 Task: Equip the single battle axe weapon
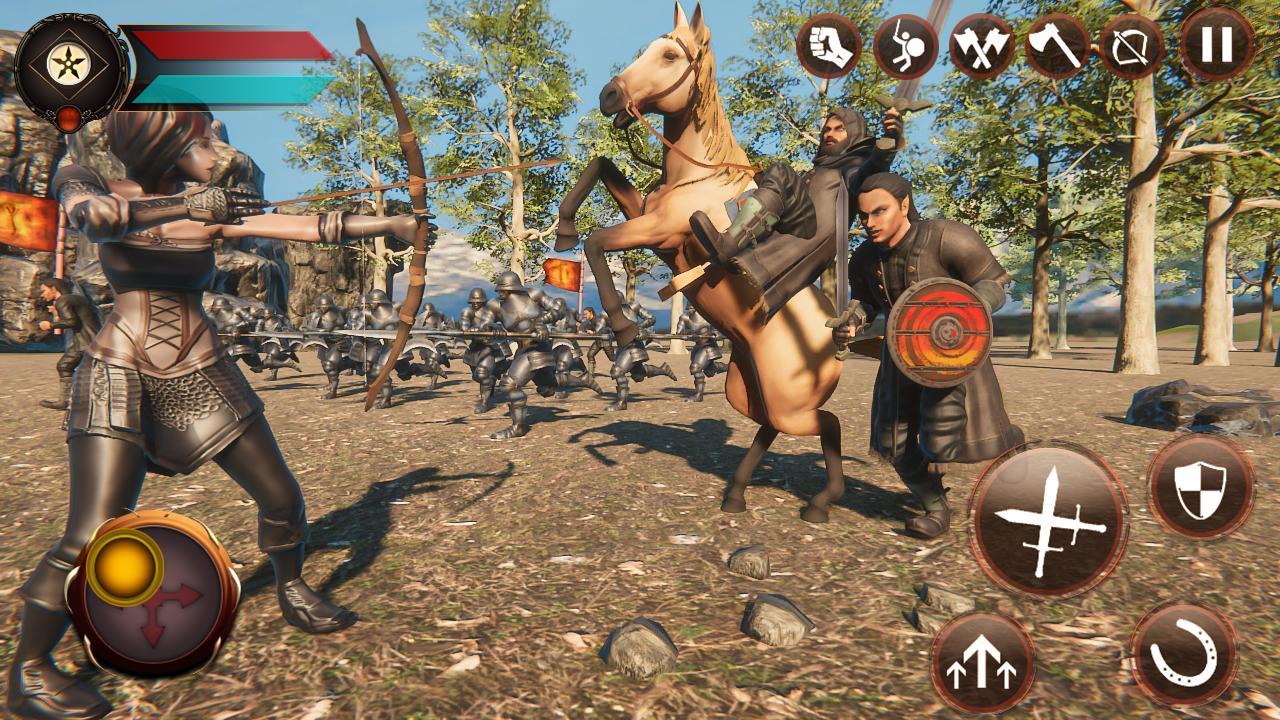click(x=1052, y=45)
